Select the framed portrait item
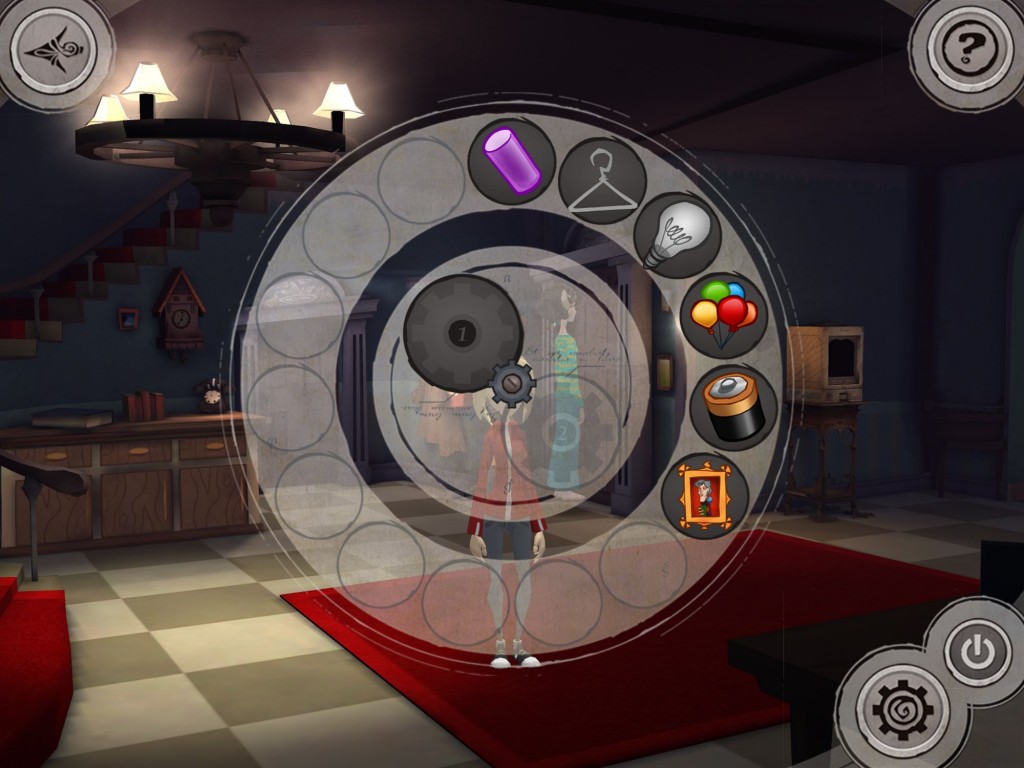1024x768 pixels. pos(705,495)
